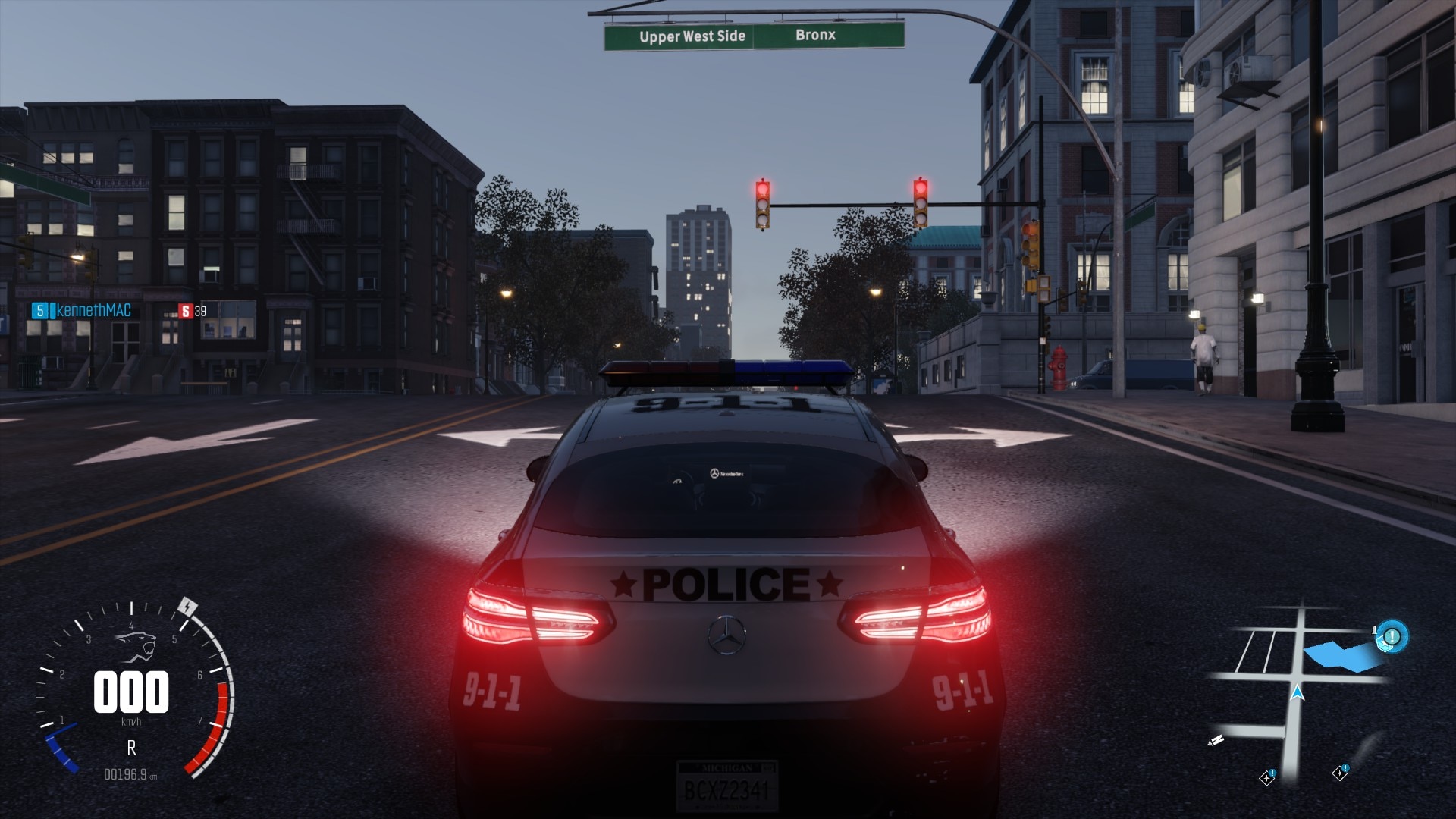Click the red S rank badge
This screenshot has width=1456, height=819.
(185, 310)
